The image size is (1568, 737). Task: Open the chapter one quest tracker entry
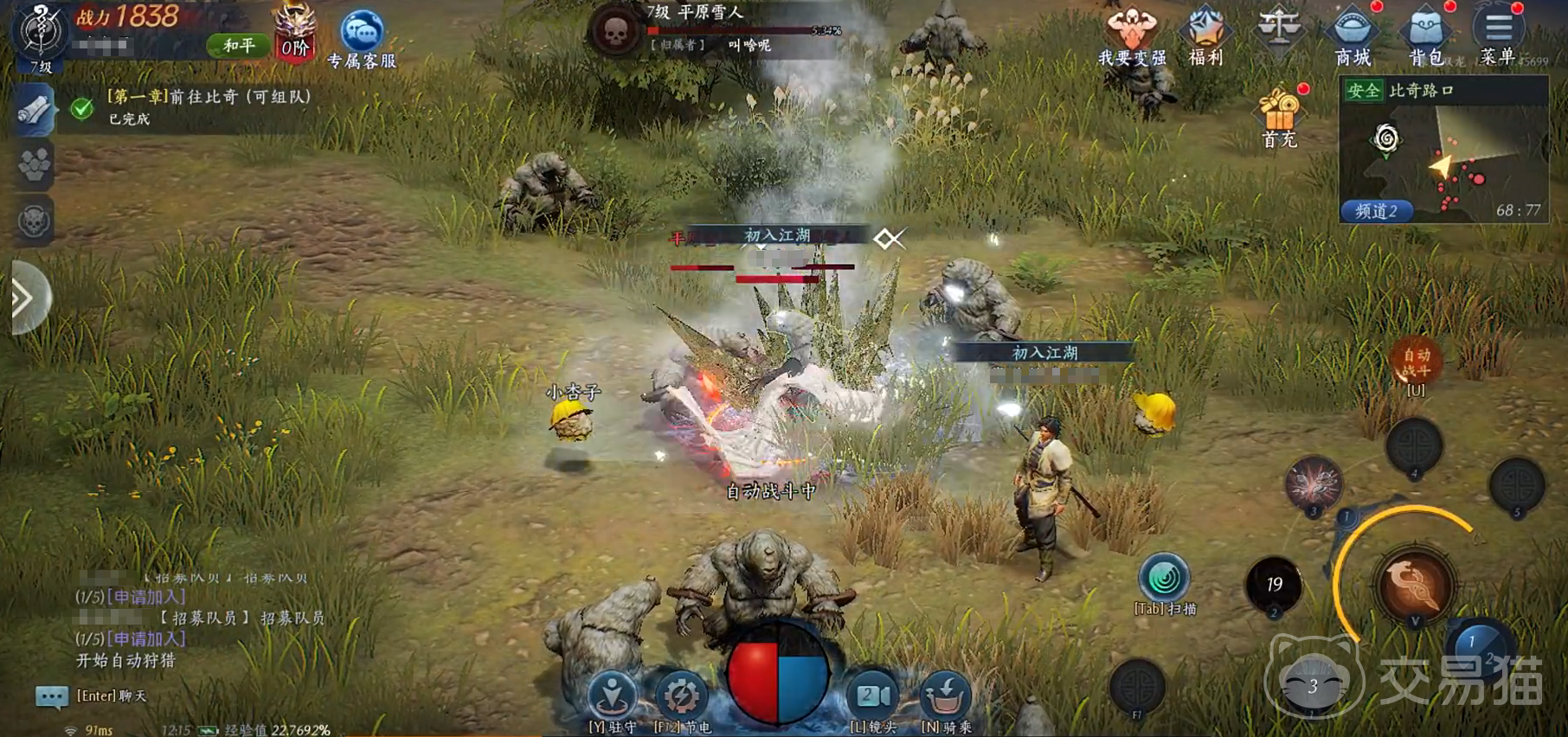208,106
